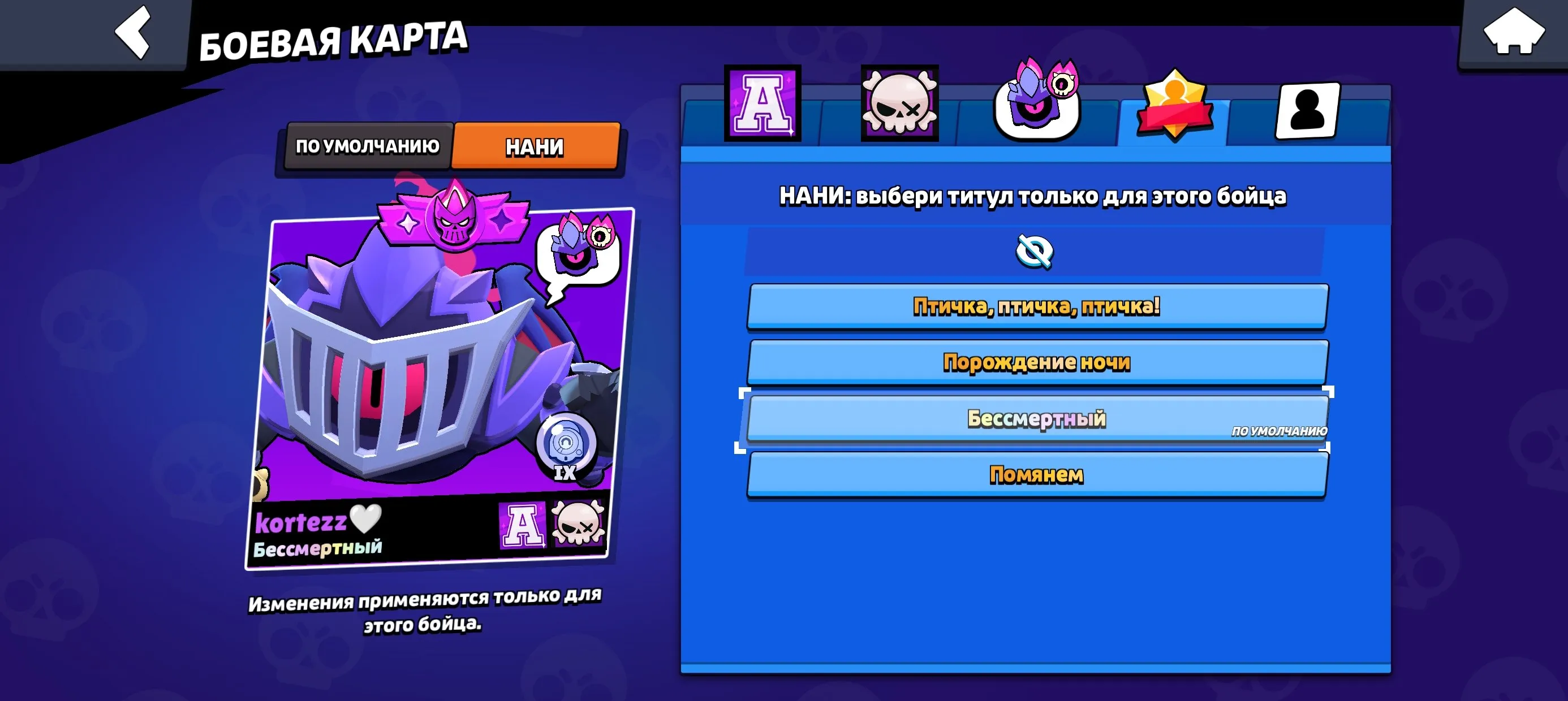This screenshot has width=1568, height=701.
Task: Open the purple letter A icon tab
Action: pyautogui.click(x=763, y=103)
